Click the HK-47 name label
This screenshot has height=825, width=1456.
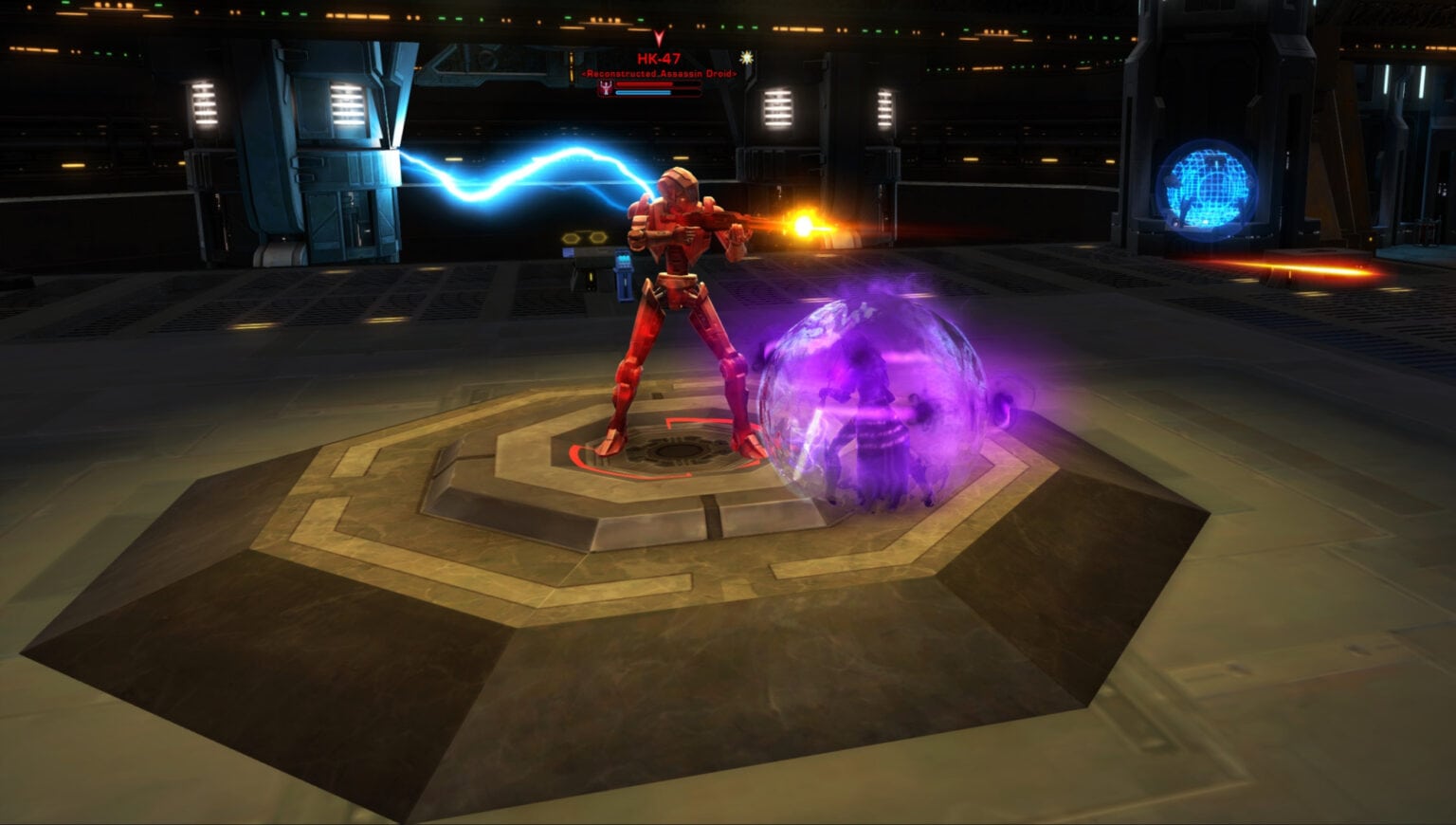pyautogui.click(x=658, y=57)
